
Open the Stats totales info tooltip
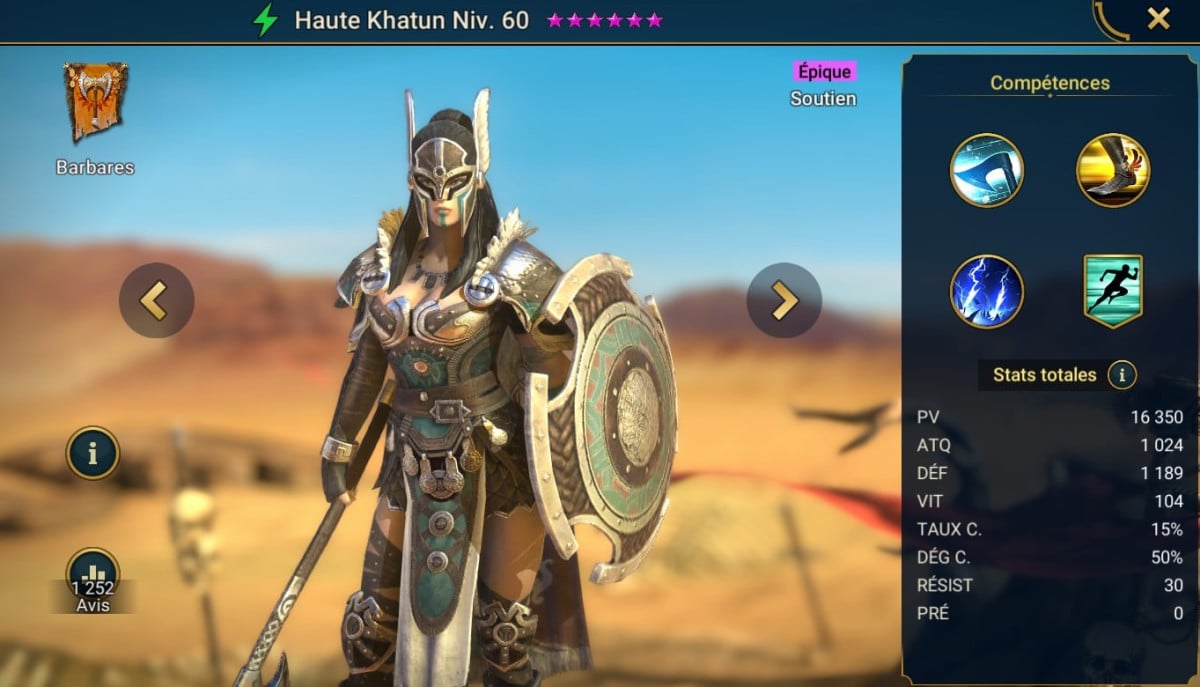coord(1122,375)
